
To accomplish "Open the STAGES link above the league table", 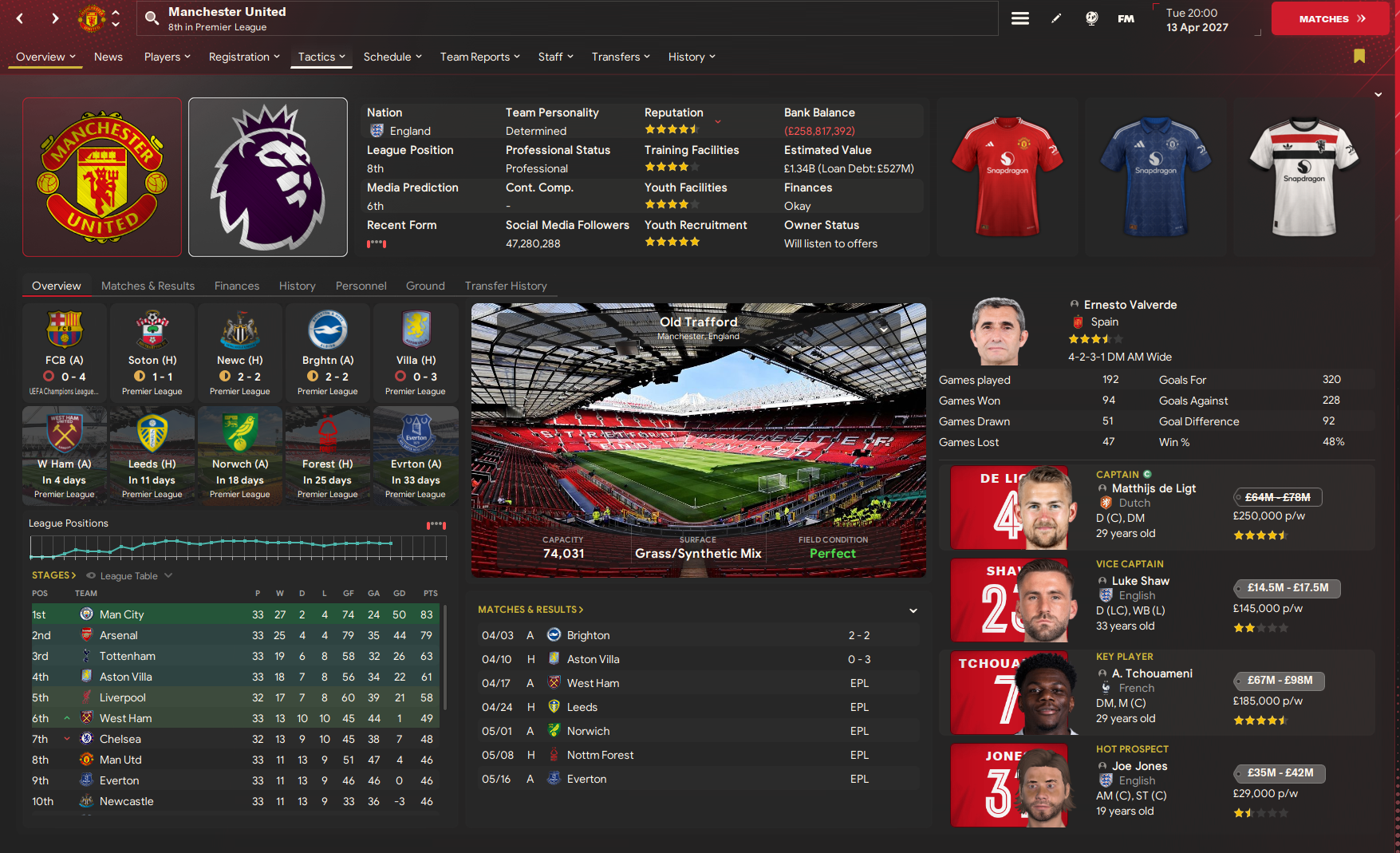I will [x=53, y=575].
